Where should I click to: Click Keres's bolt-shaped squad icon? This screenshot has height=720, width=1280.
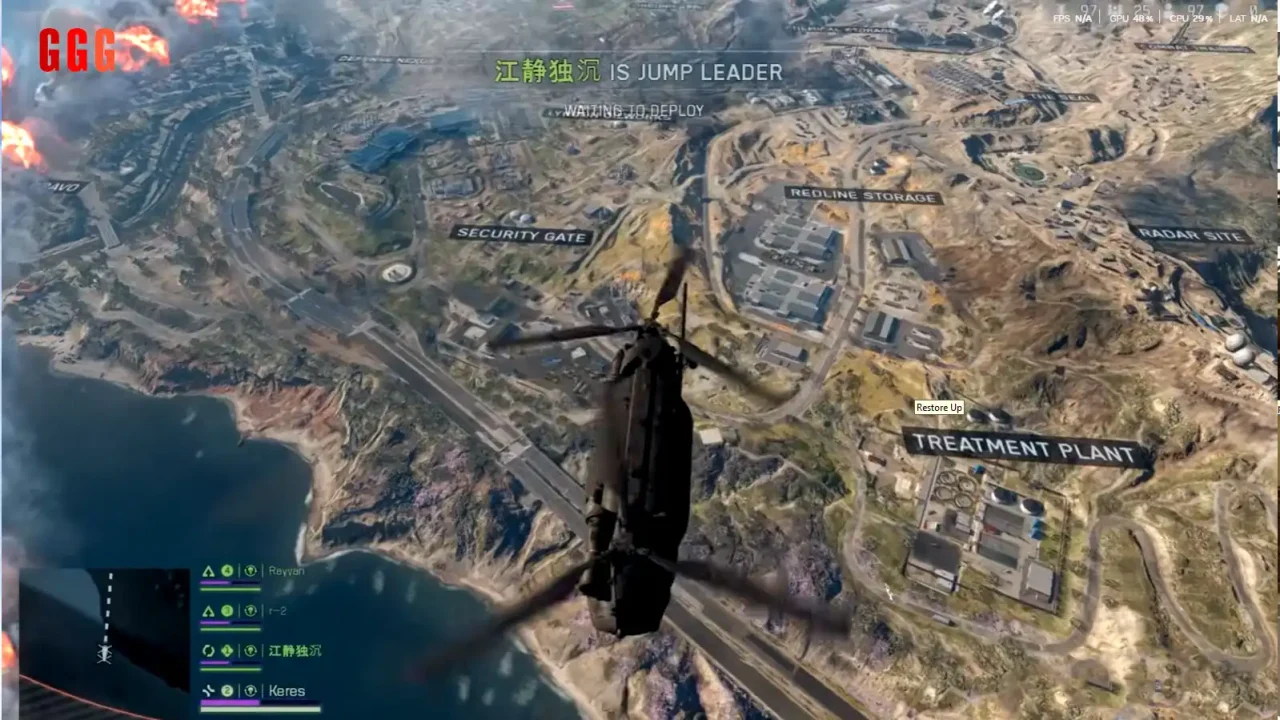208,690
